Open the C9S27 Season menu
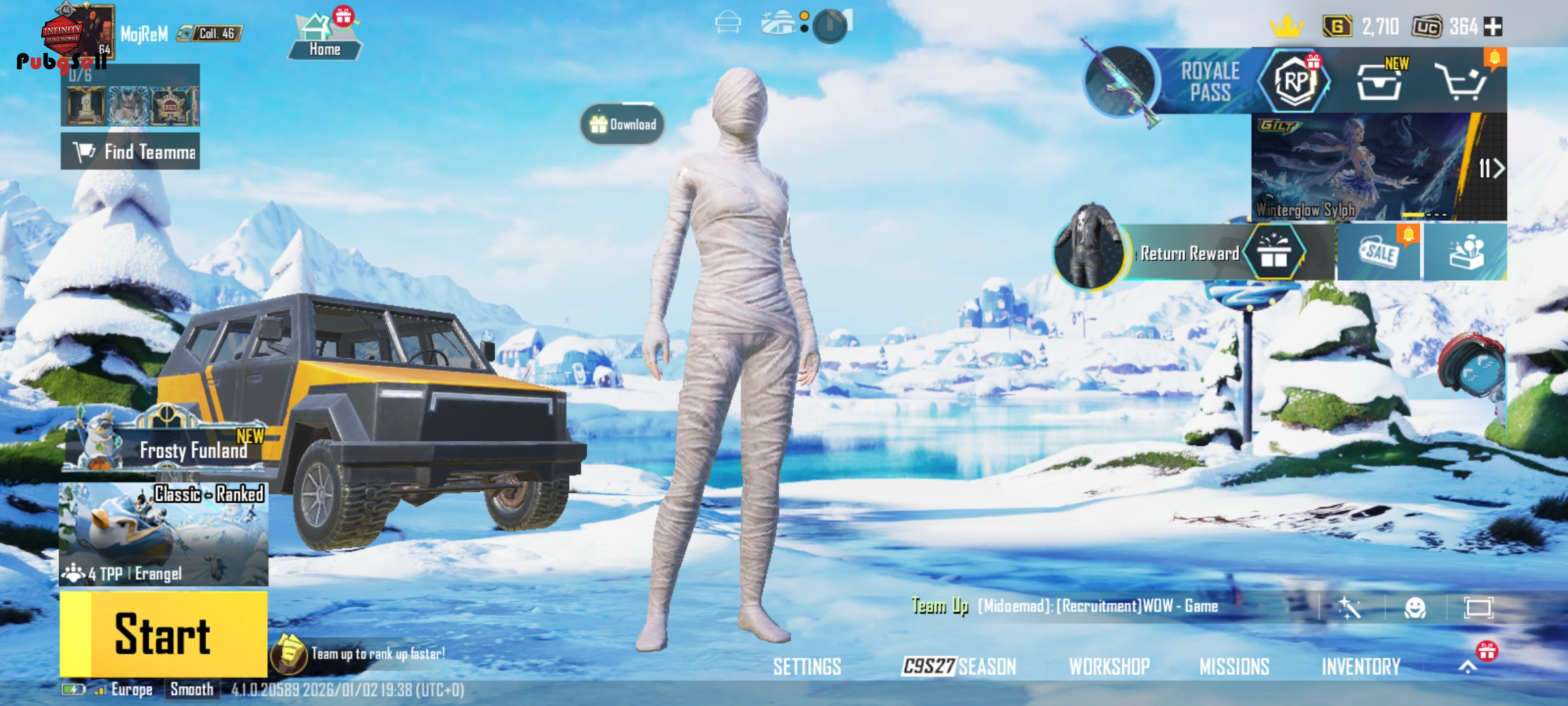Viewport: 1568px width, 706px height. click(959, 667)
